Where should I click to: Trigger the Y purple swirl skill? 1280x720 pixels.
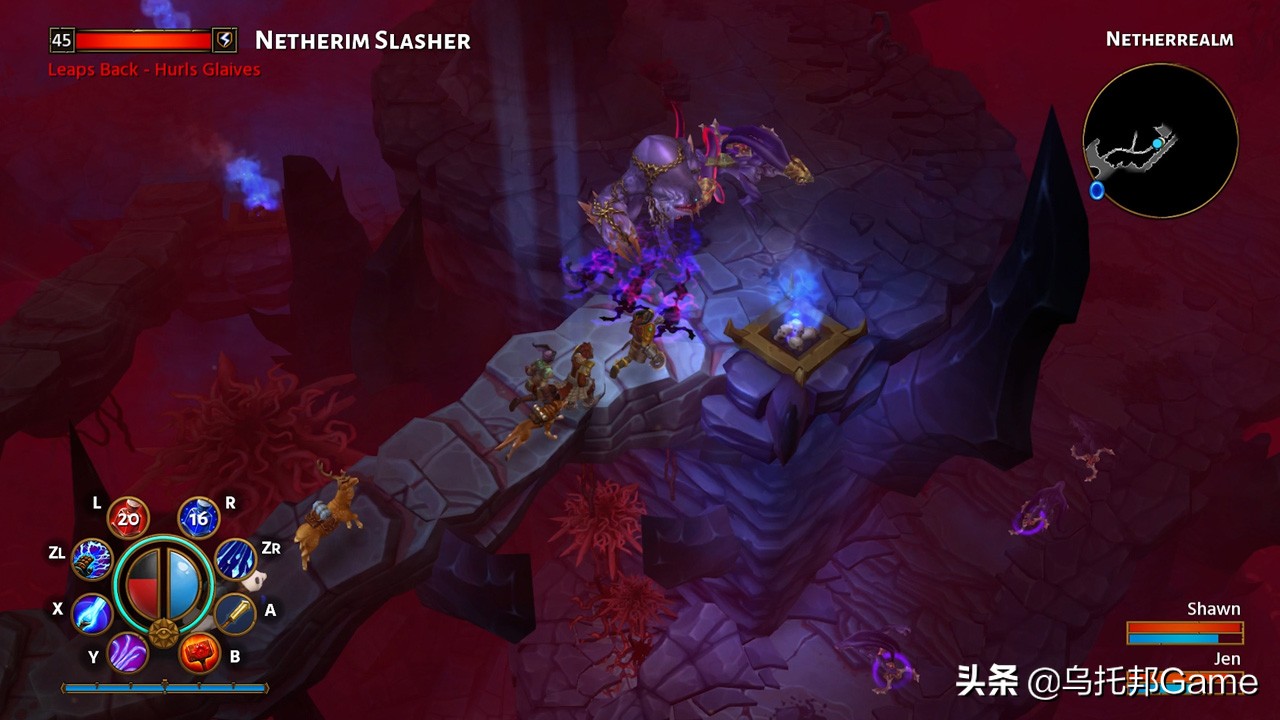(128, 651)
